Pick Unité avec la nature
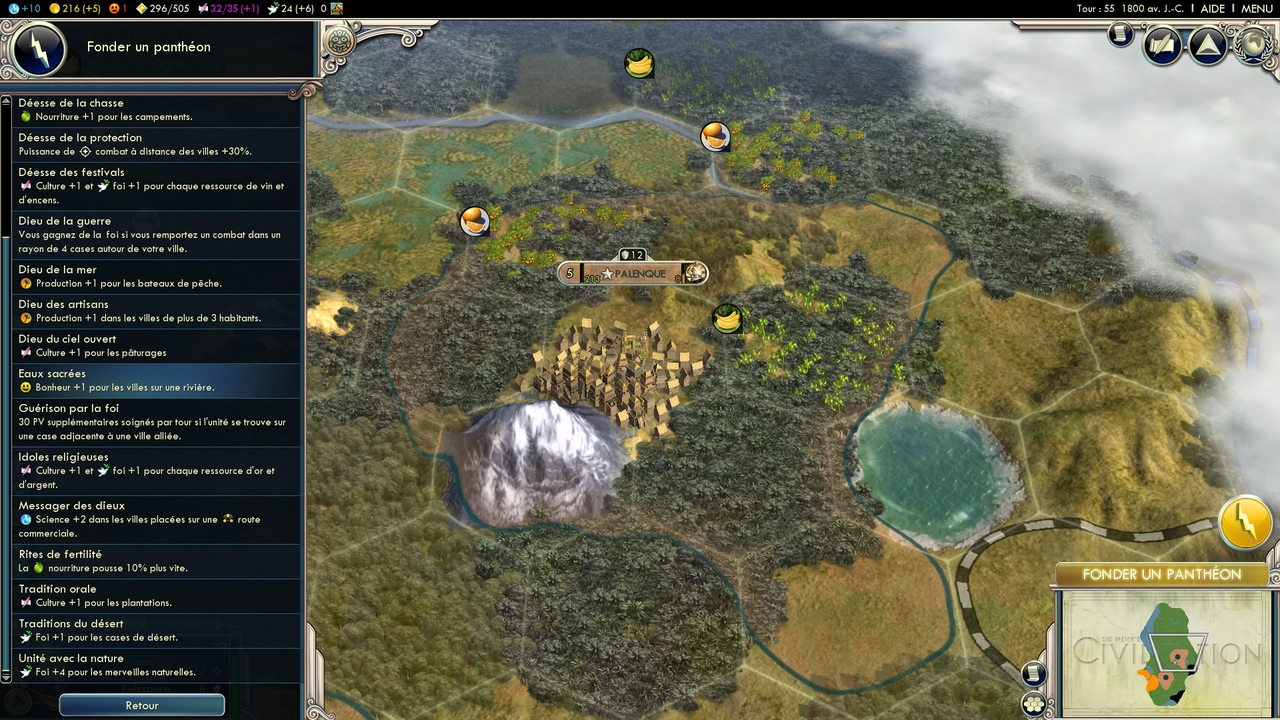 [x=156, y=665]
